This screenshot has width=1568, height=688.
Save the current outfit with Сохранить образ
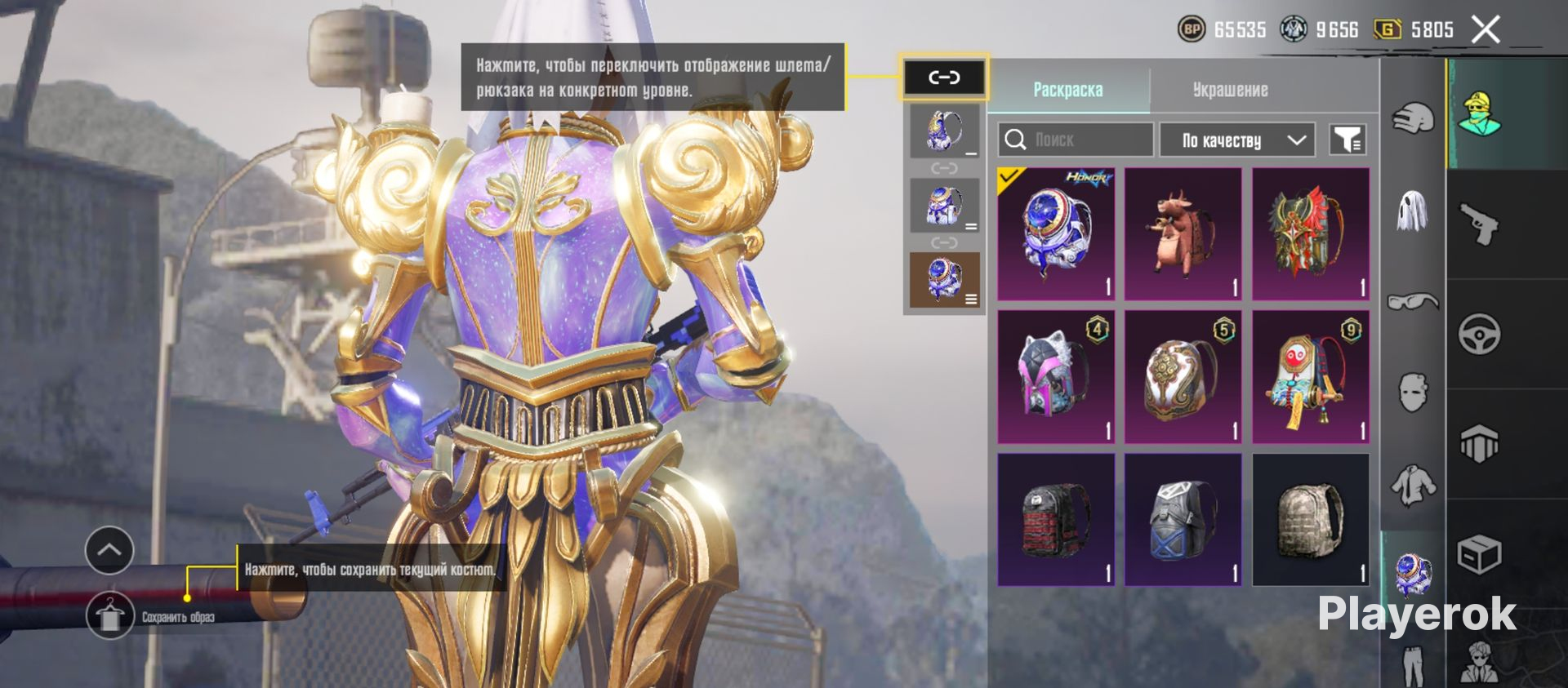pyautogui.click(x=110, y=616)
